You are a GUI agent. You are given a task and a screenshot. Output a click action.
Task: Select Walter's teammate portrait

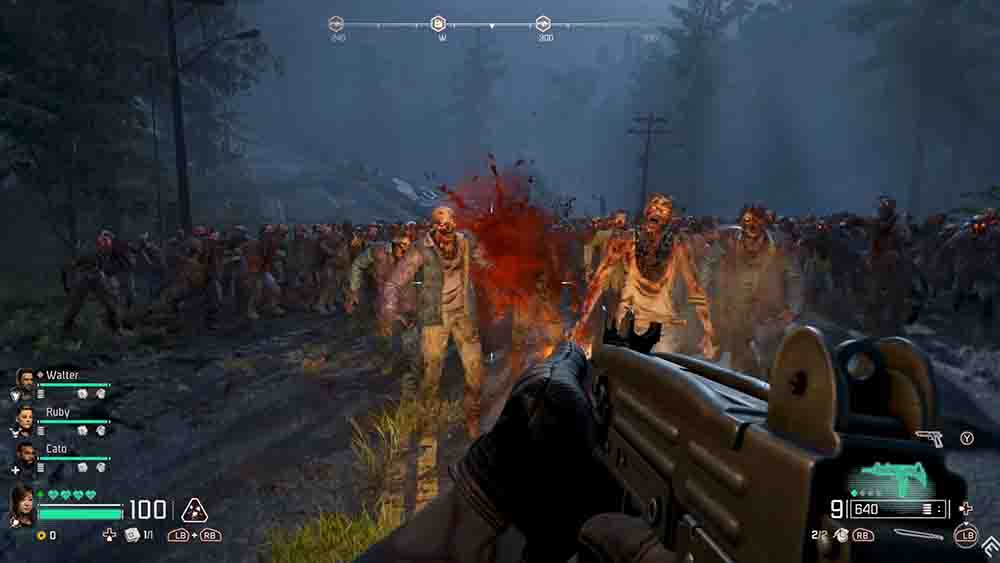pyautogui.click(x=25, y=380)
